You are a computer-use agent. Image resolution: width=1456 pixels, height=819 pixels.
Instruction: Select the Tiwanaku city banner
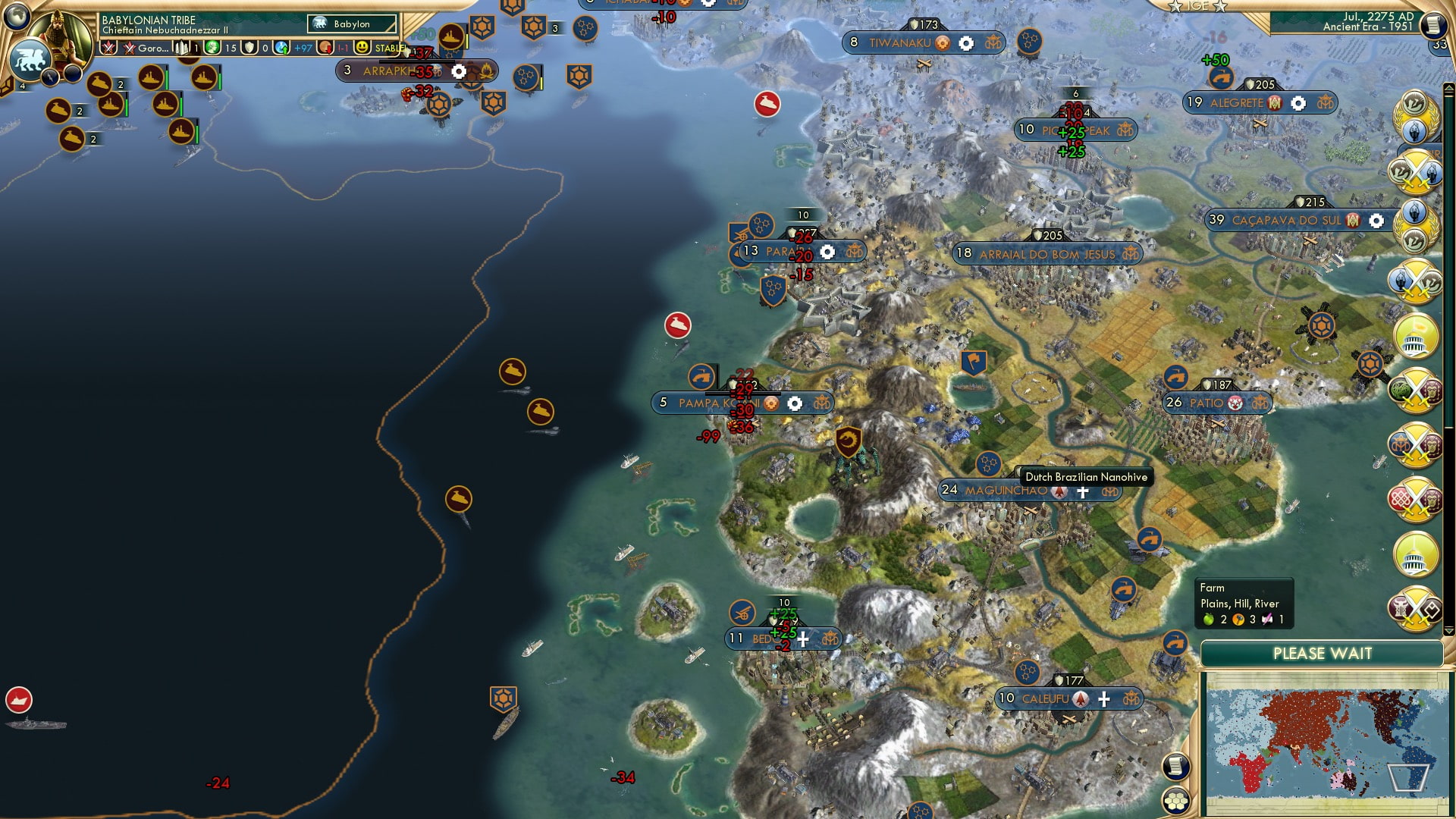pos(902,43)
